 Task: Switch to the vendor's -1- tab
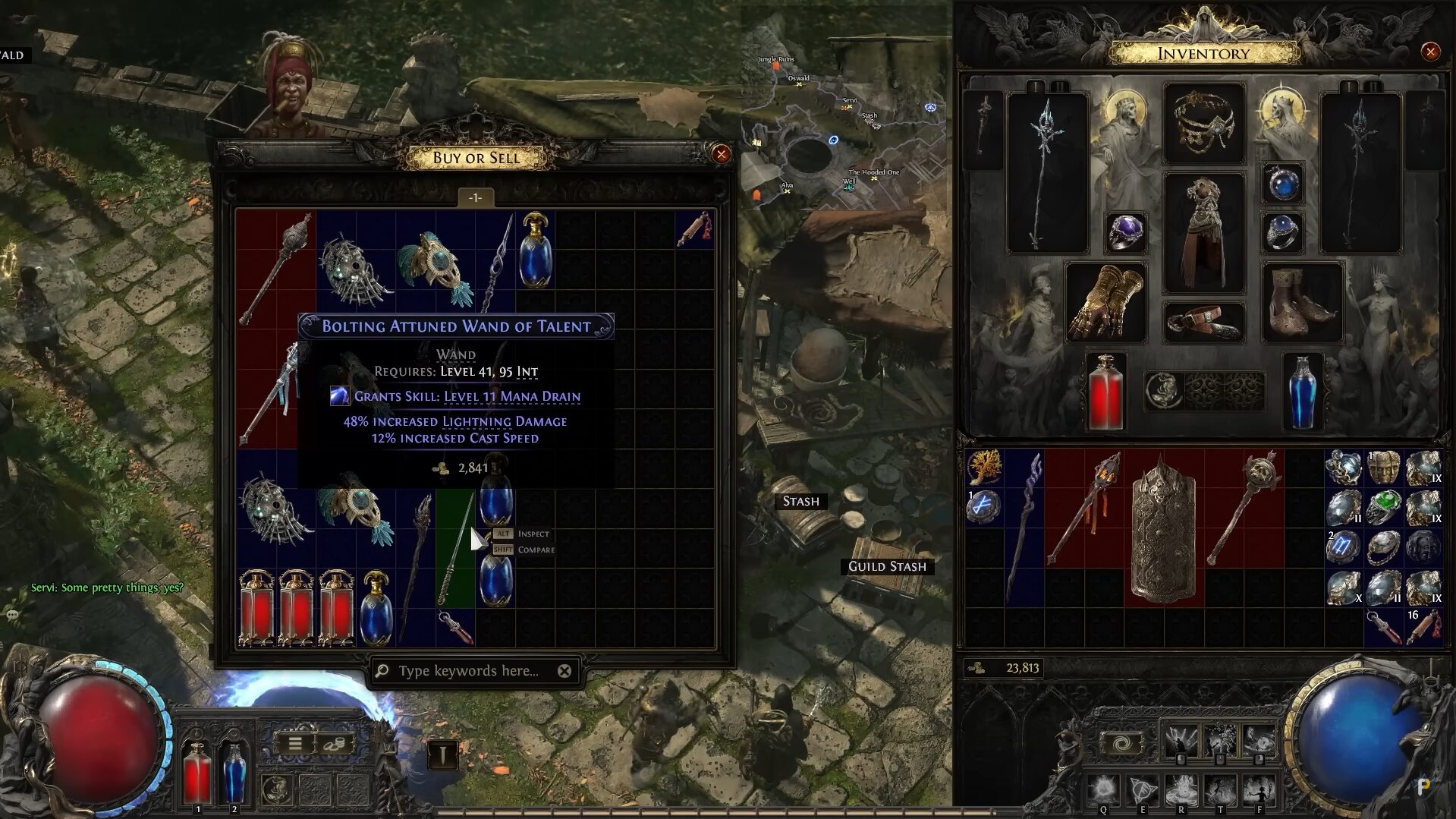pos(476,196)
